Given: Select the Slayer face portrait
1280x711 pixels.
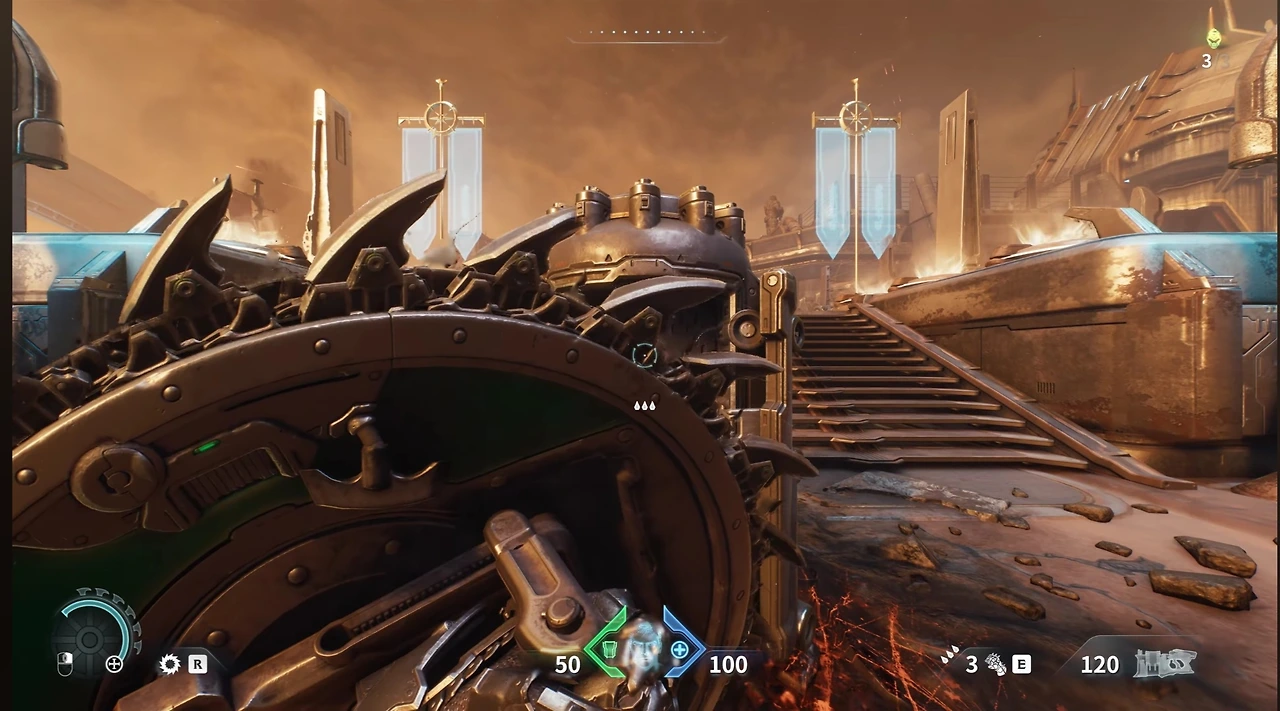Looking at the screenshot, I should (x=643, y=647).
